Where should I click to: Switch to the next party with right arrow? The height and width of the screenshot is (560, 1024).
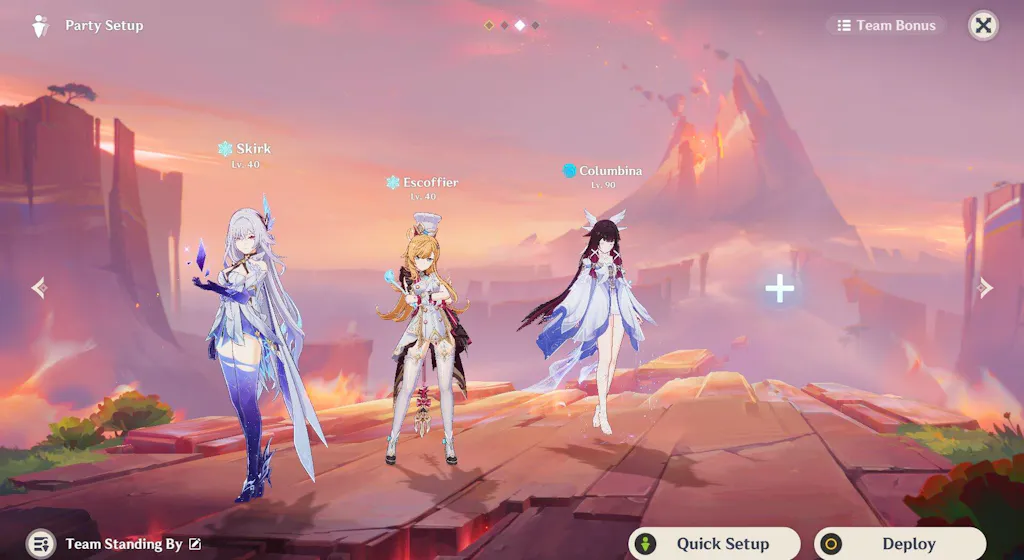985,288
